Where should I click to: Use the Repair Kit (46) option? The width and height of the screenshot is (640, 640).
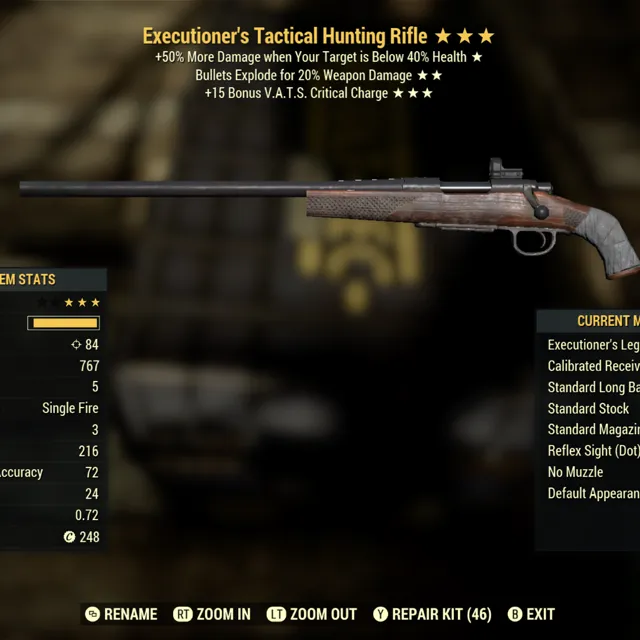(x=431, y=614)
